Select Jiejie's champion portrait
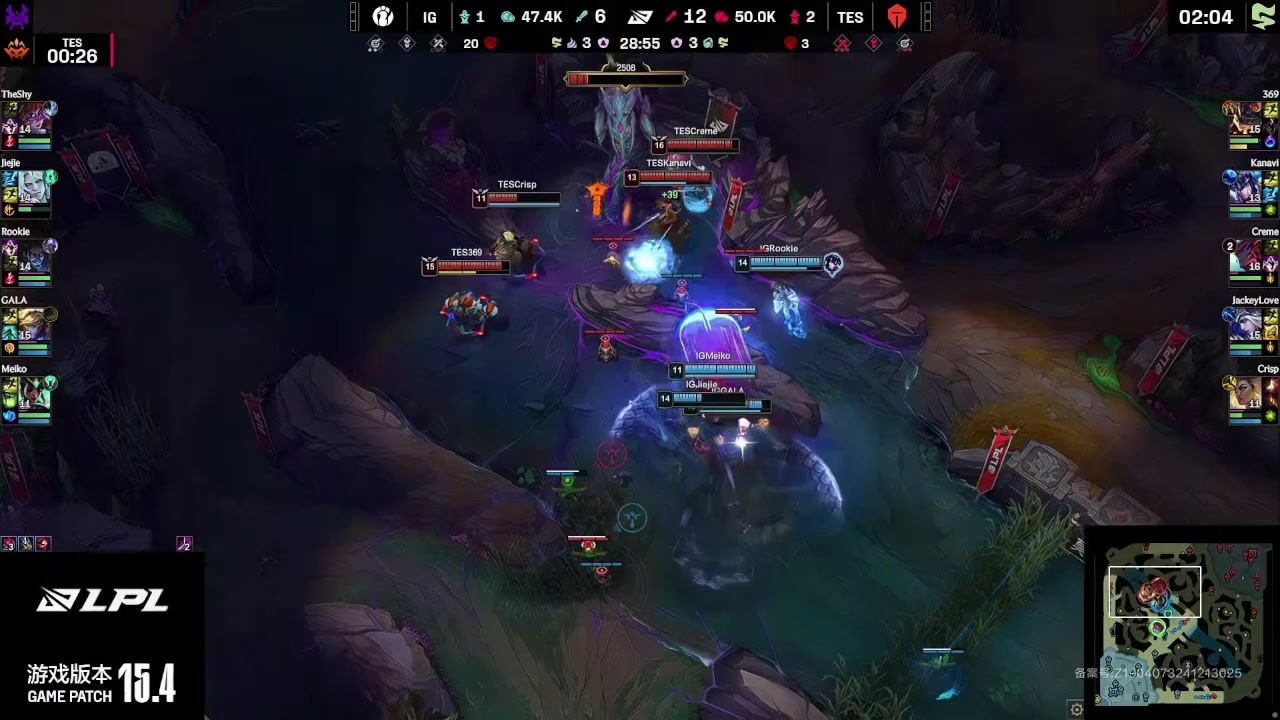Screen dimensions: 1280x720 (34, 187)
